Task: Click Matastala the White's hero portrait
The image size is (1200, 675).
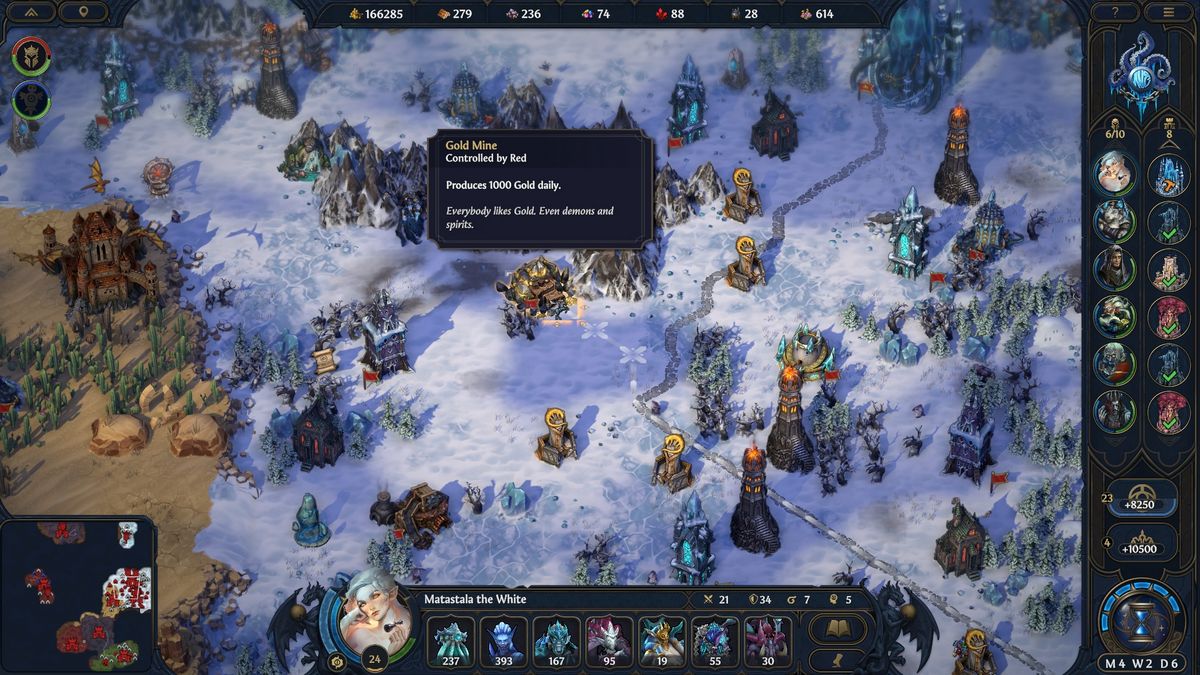Action: point(364,610)
